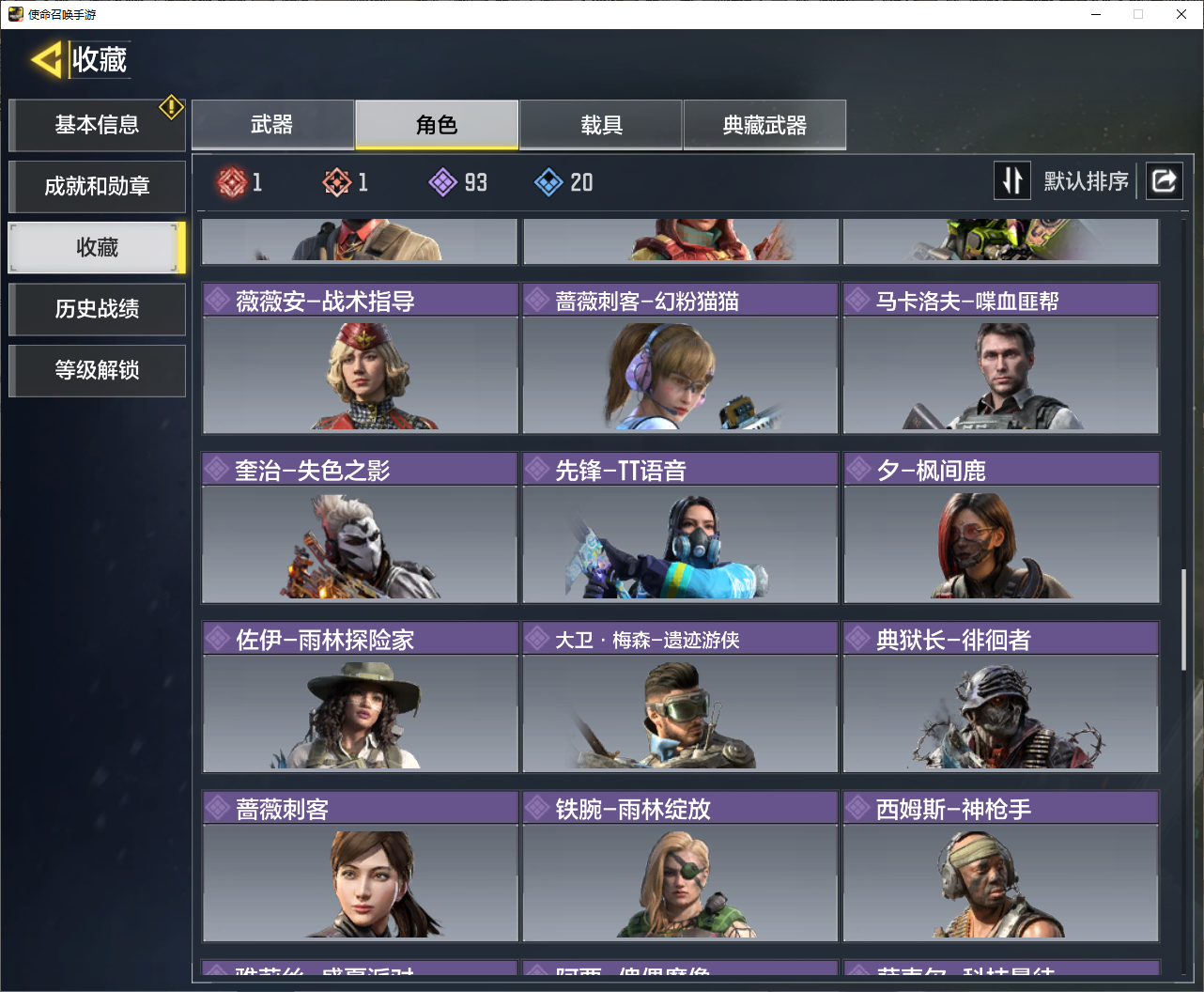
Task: Open the 基本信息 menu entry
Action: click(x=97, y=125)
